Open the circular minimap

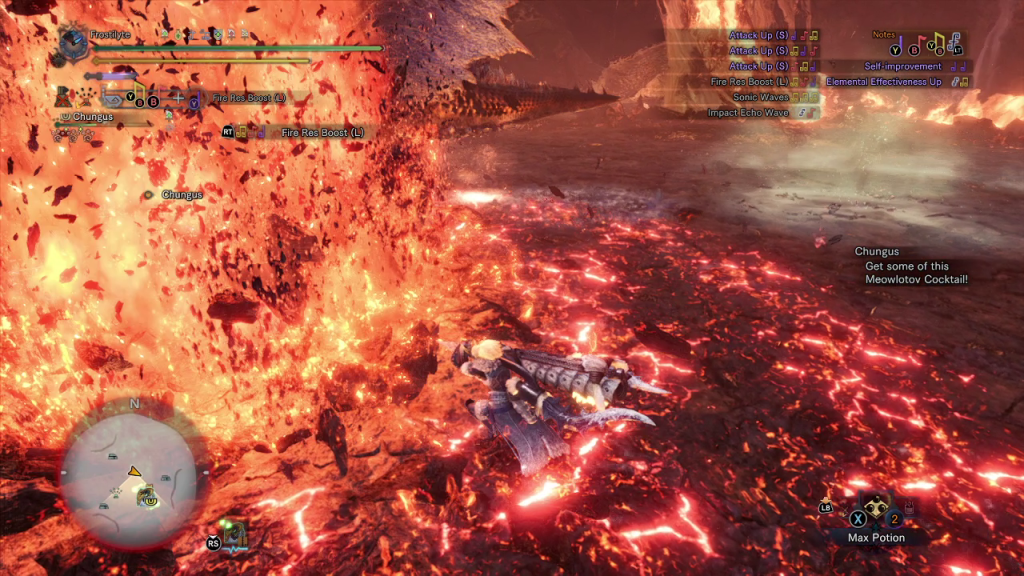[x=131, y=470]
